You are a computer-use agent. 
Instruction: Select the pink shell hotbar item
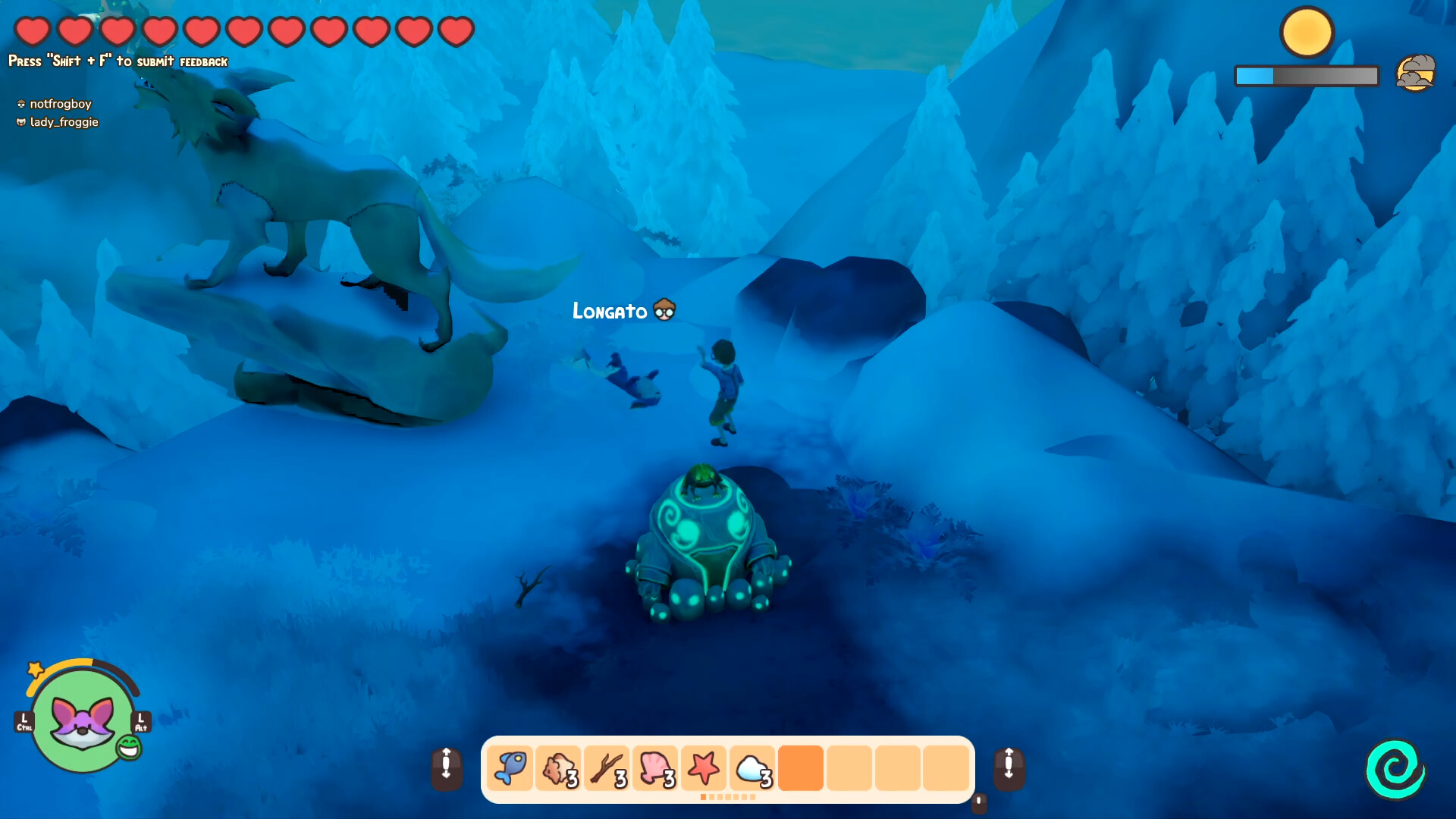(655, 768)
